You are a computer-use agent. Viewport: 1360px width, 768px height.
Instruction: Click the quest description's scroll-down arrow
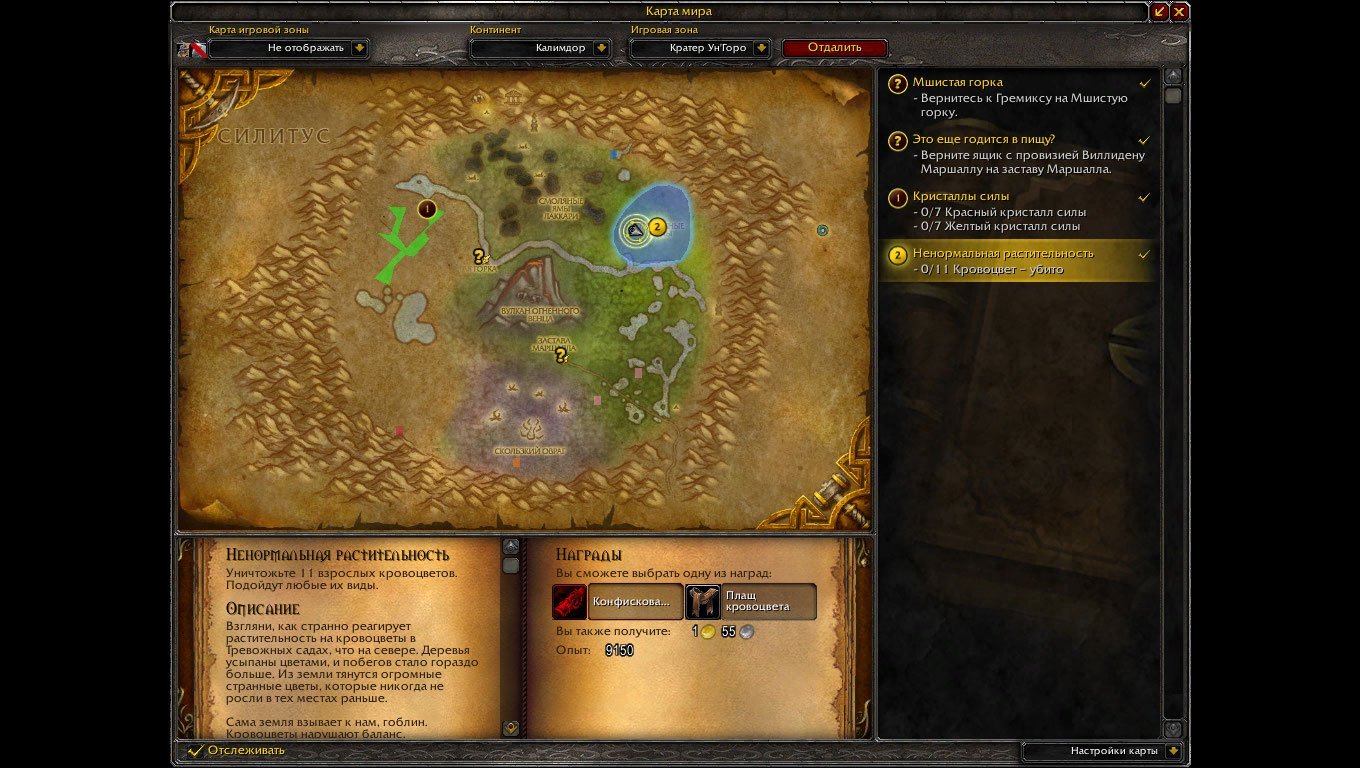coord(511,728)
